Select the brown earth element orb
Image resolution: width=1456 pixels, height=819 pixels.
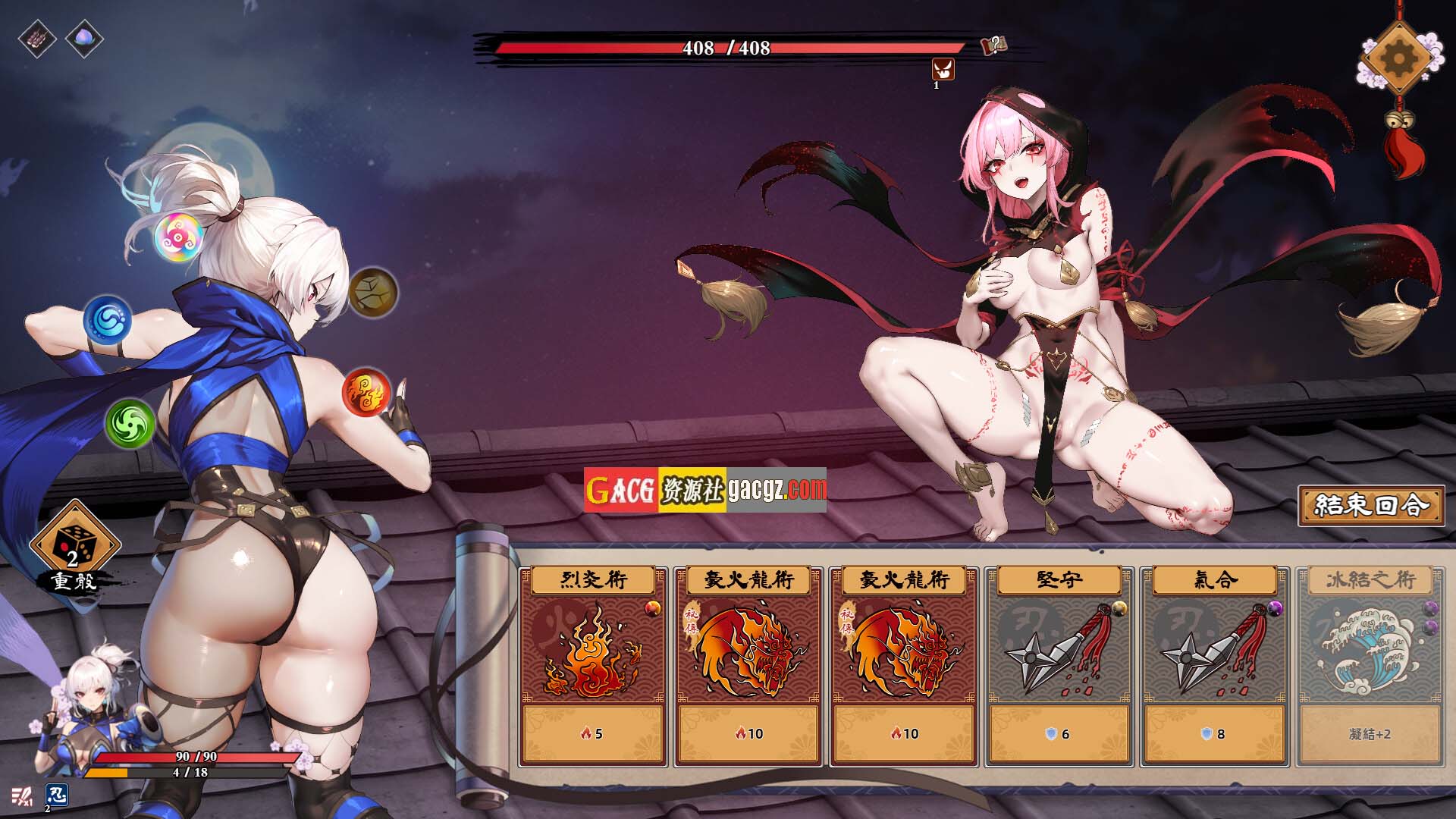click(373, 291)
